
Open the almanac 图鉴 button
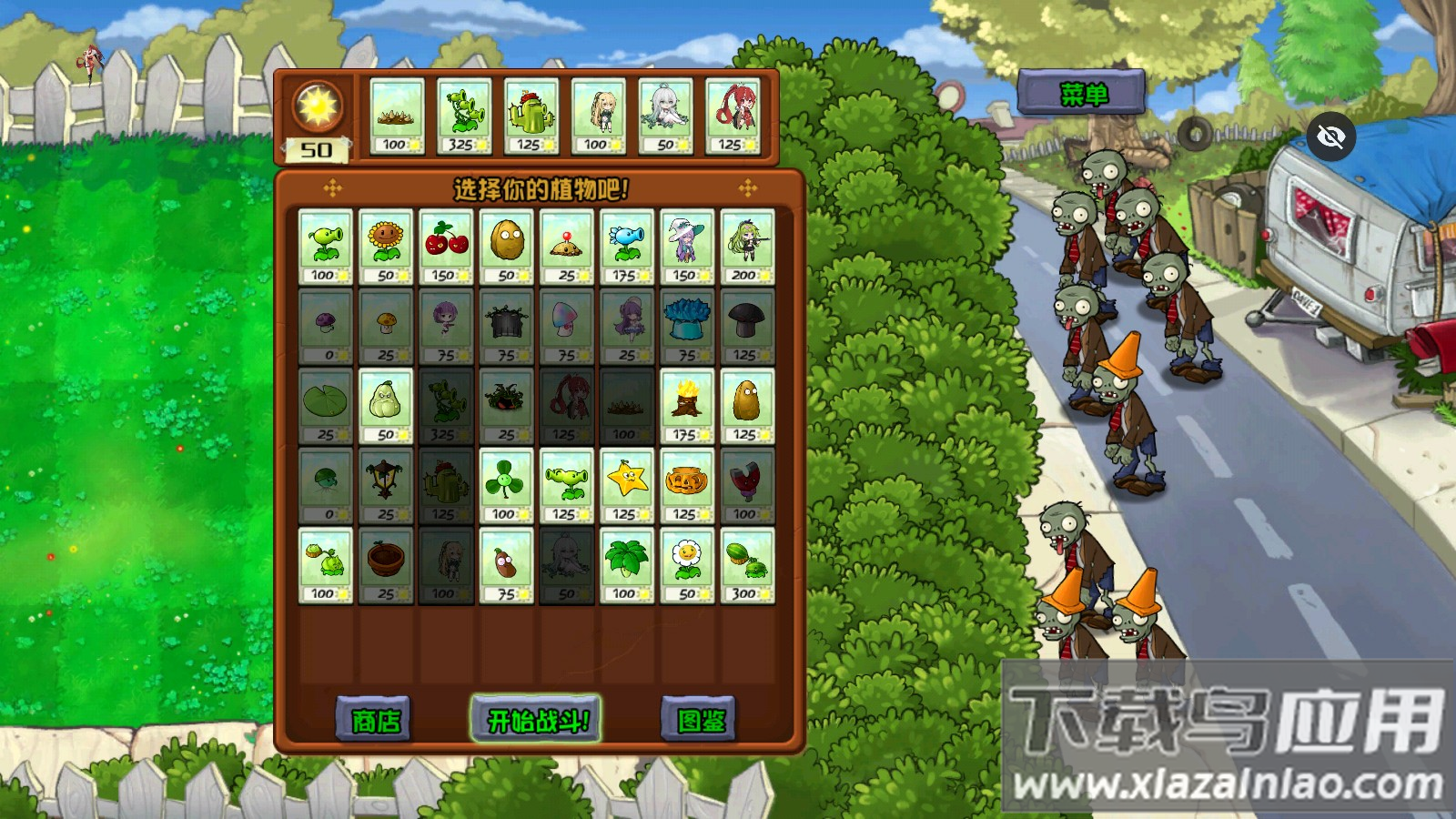pos(699,720)
